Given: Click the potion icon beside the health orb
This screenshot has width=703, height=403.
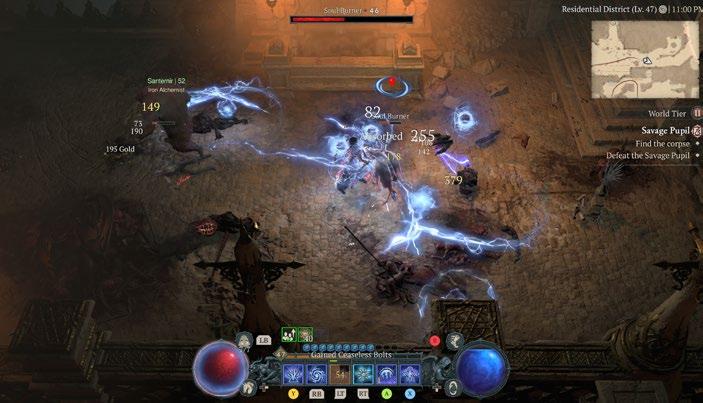Looking at the screenshot, I should tap(247, 387).
